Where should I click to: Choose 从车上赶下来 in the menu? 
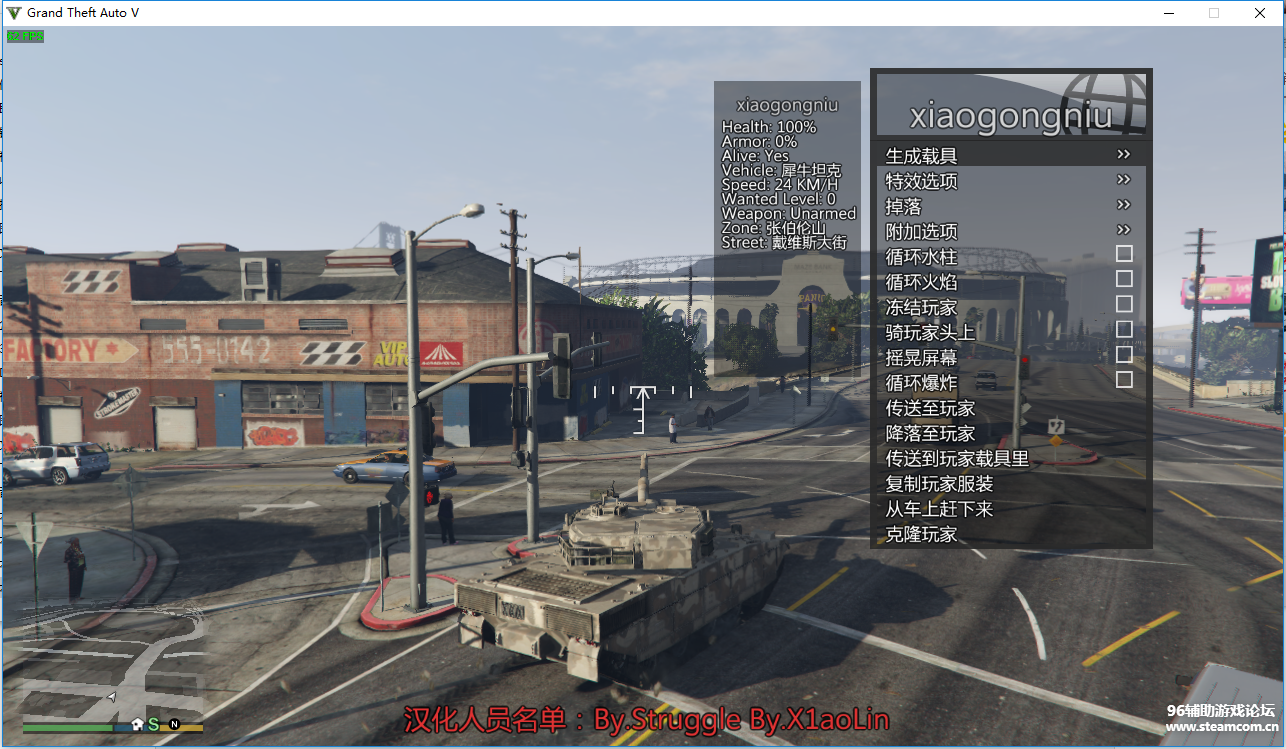[x=940, y=509]
